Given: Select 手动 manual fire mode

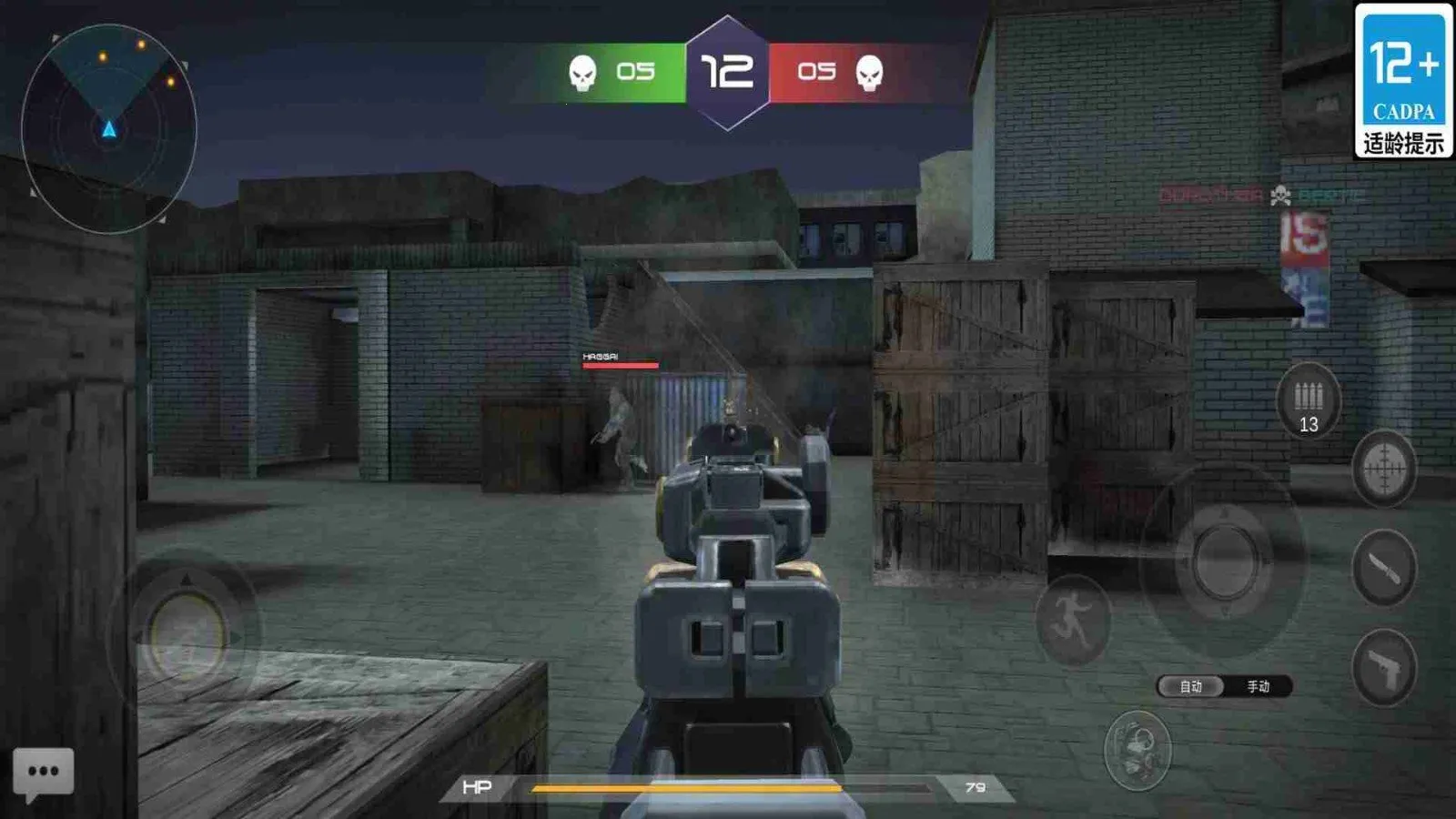Looking at the screenshot, I should tap(1259, 686).
